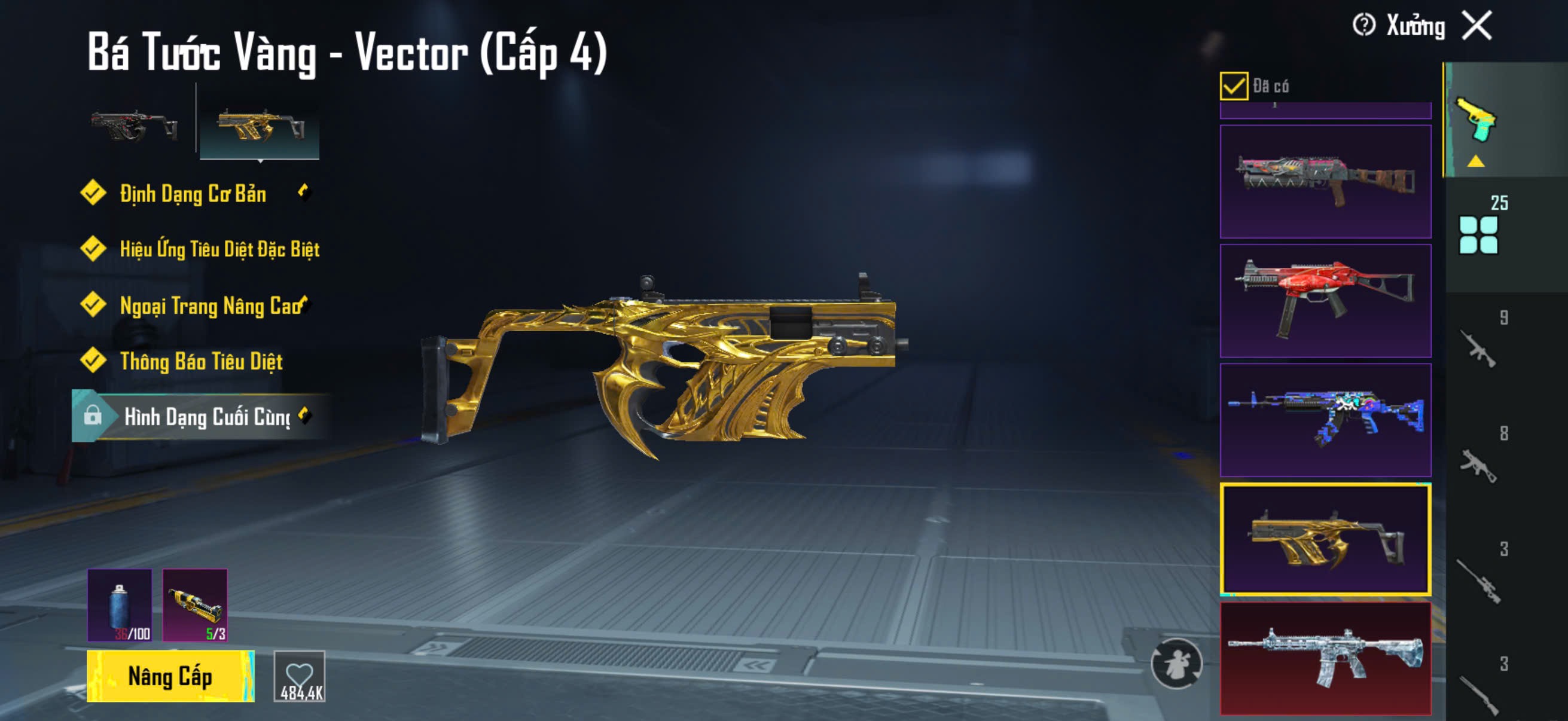Select the red UMP skin in list

(1325, 301)
